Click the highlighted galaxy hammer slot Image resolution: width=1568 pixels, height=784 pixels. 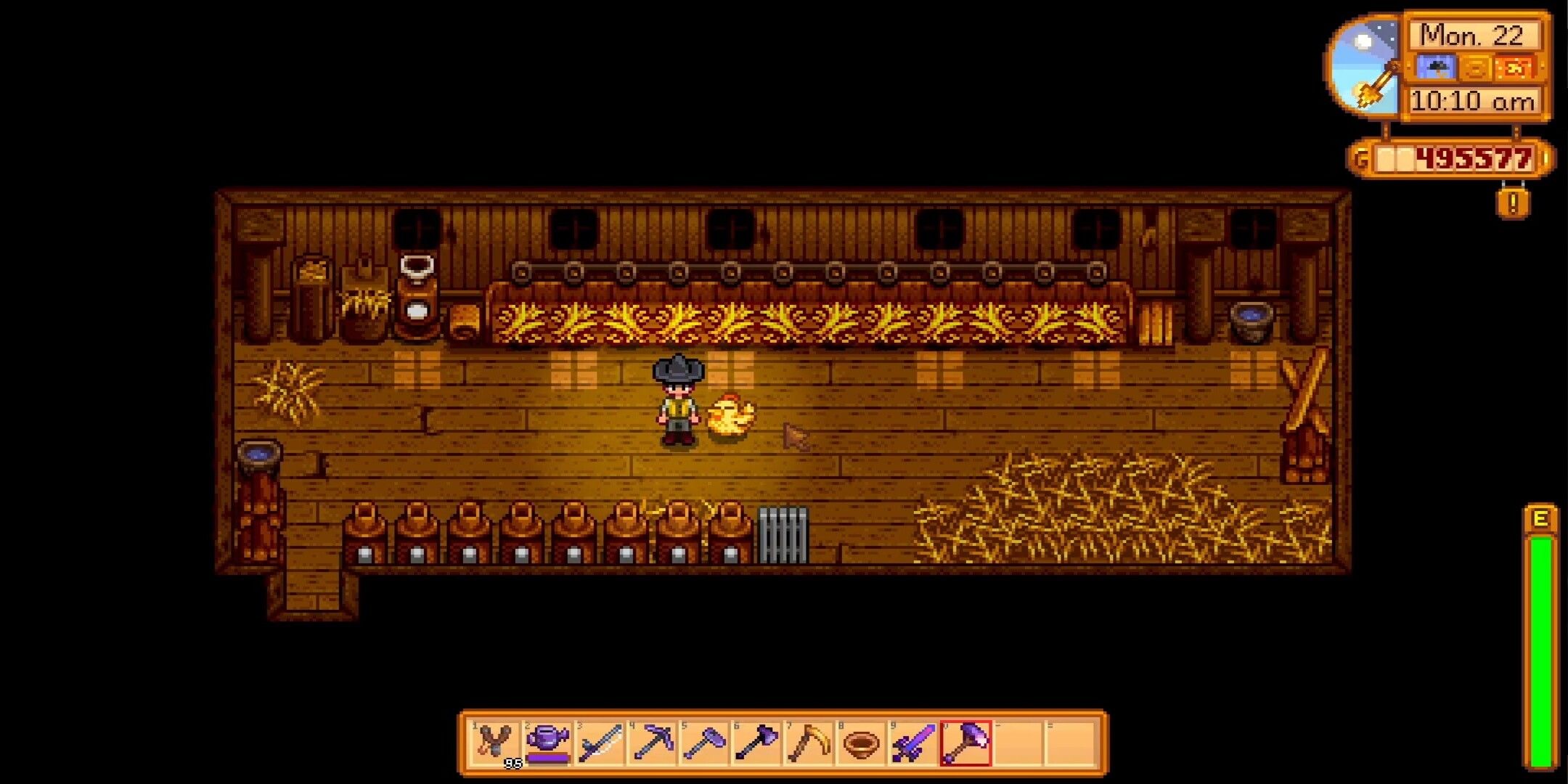[965, 743]
